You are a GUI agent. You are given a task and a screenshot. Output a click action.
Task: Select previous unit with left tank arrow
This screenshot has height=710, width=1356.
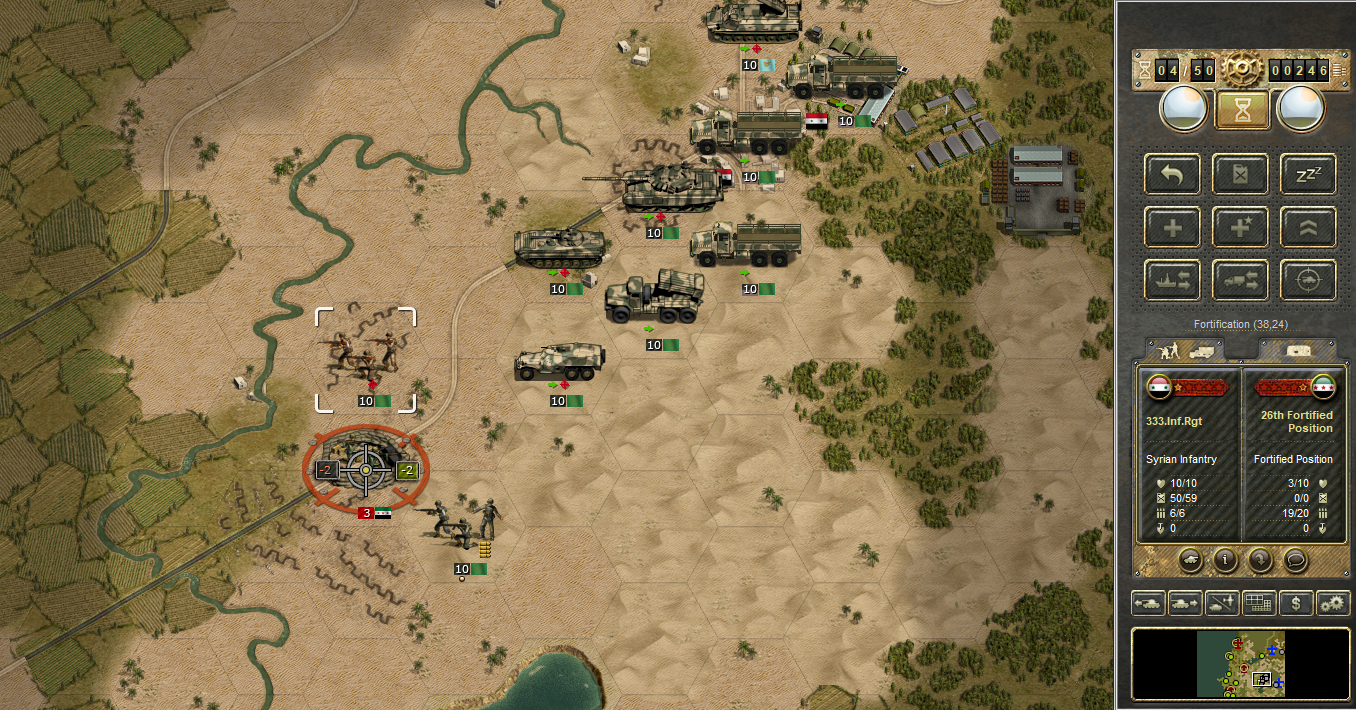click(1147, 603)
